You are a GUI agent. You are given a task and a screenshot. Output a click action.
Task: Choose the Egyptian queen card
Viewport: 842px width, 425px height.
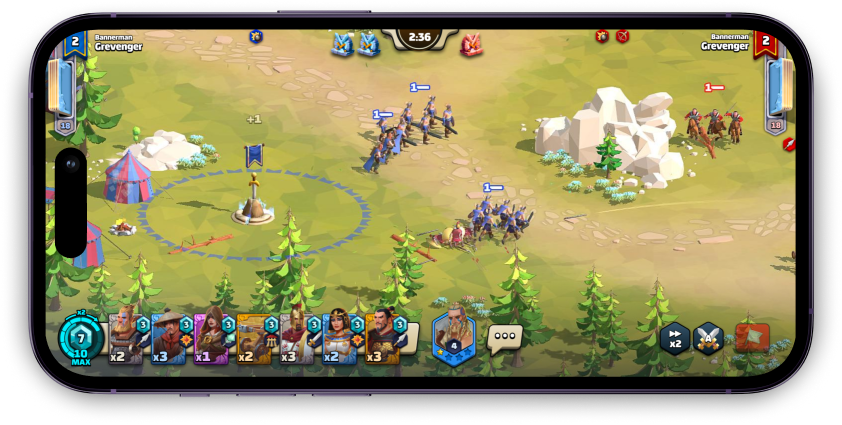tap(339, 338)
